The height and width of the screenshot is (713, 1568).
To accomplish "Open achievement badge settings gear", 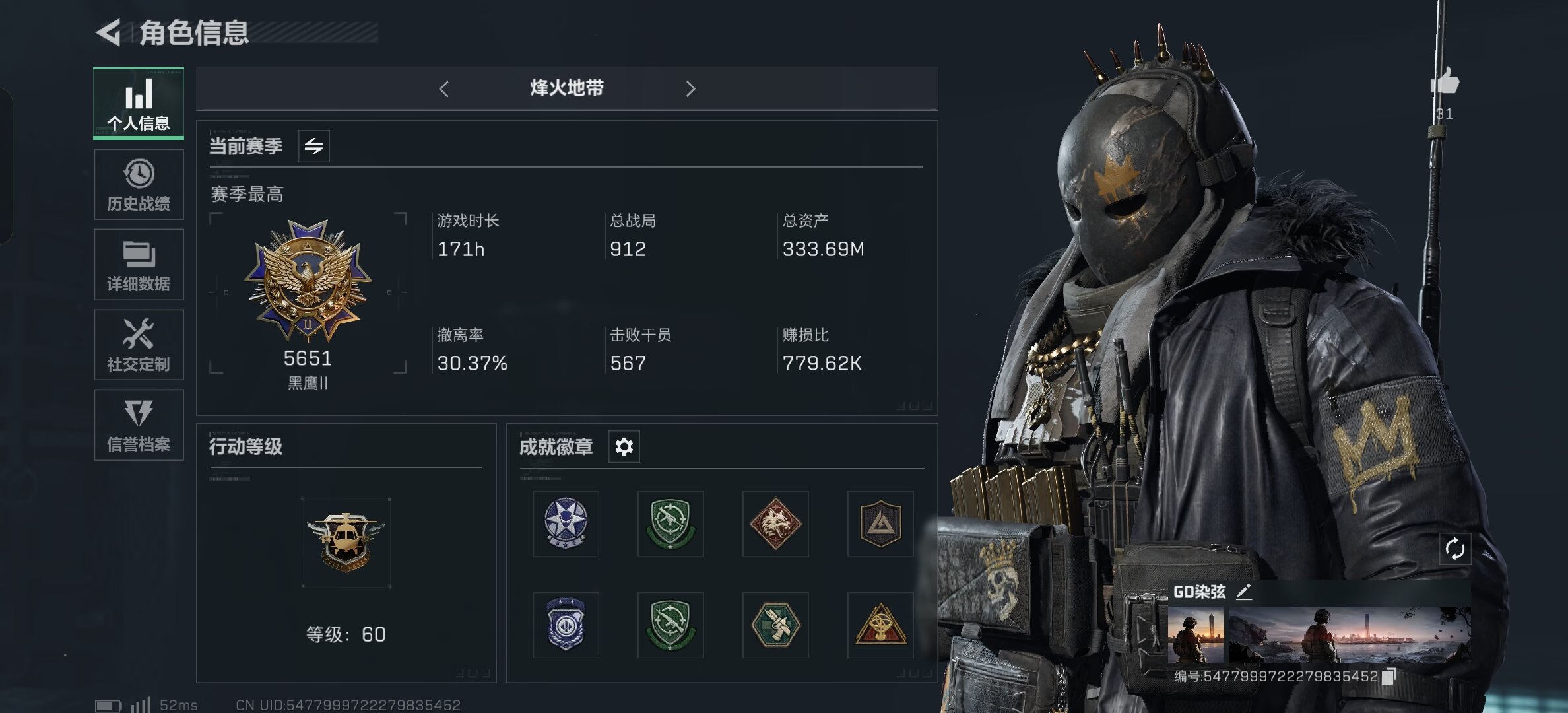I will coord(623,446).
